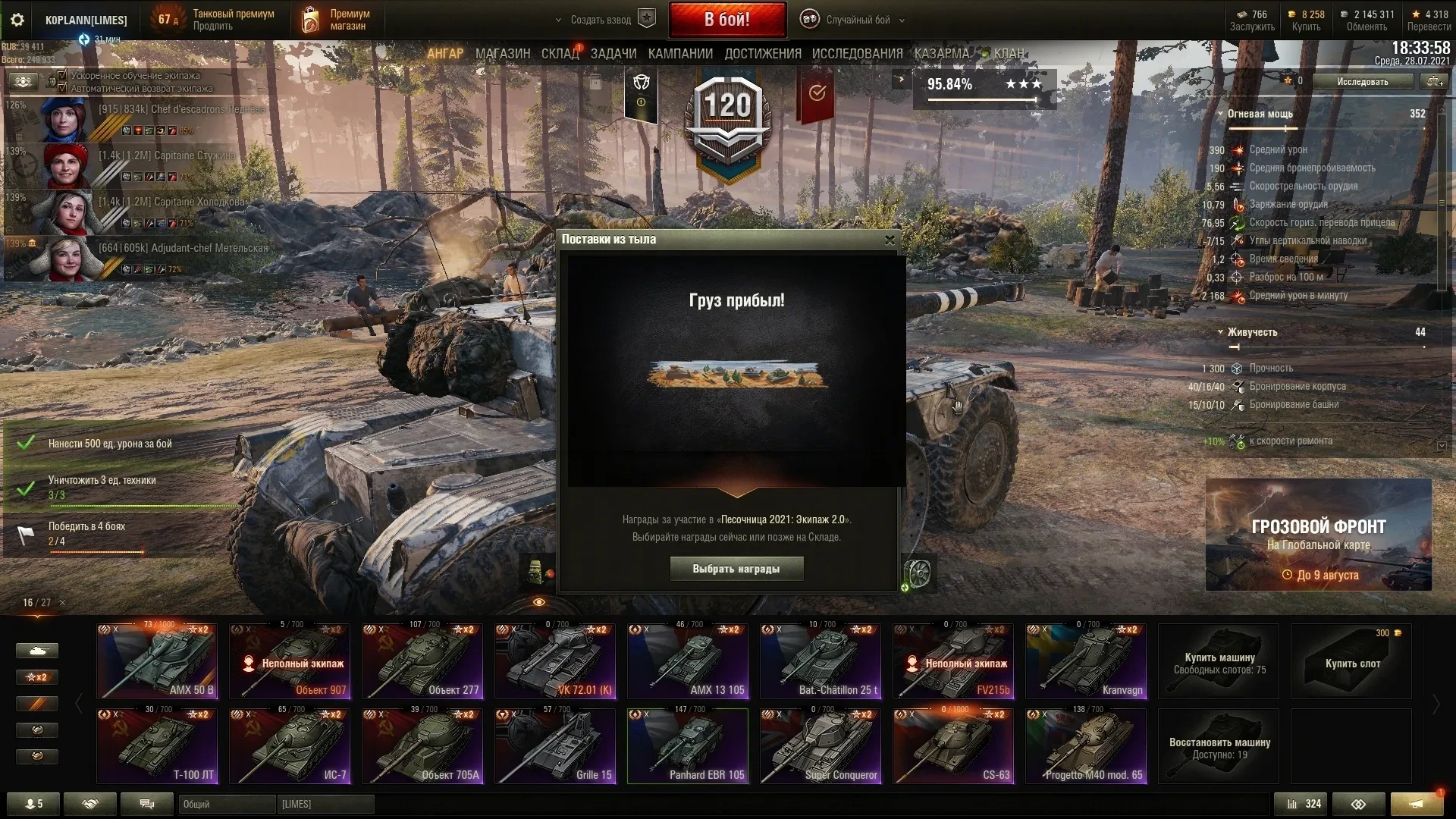This screenshot has width=1456, height=819.
Task: Go to the «ИССЛЕДОВАНИЯ» tab
Action: [857, 54]
